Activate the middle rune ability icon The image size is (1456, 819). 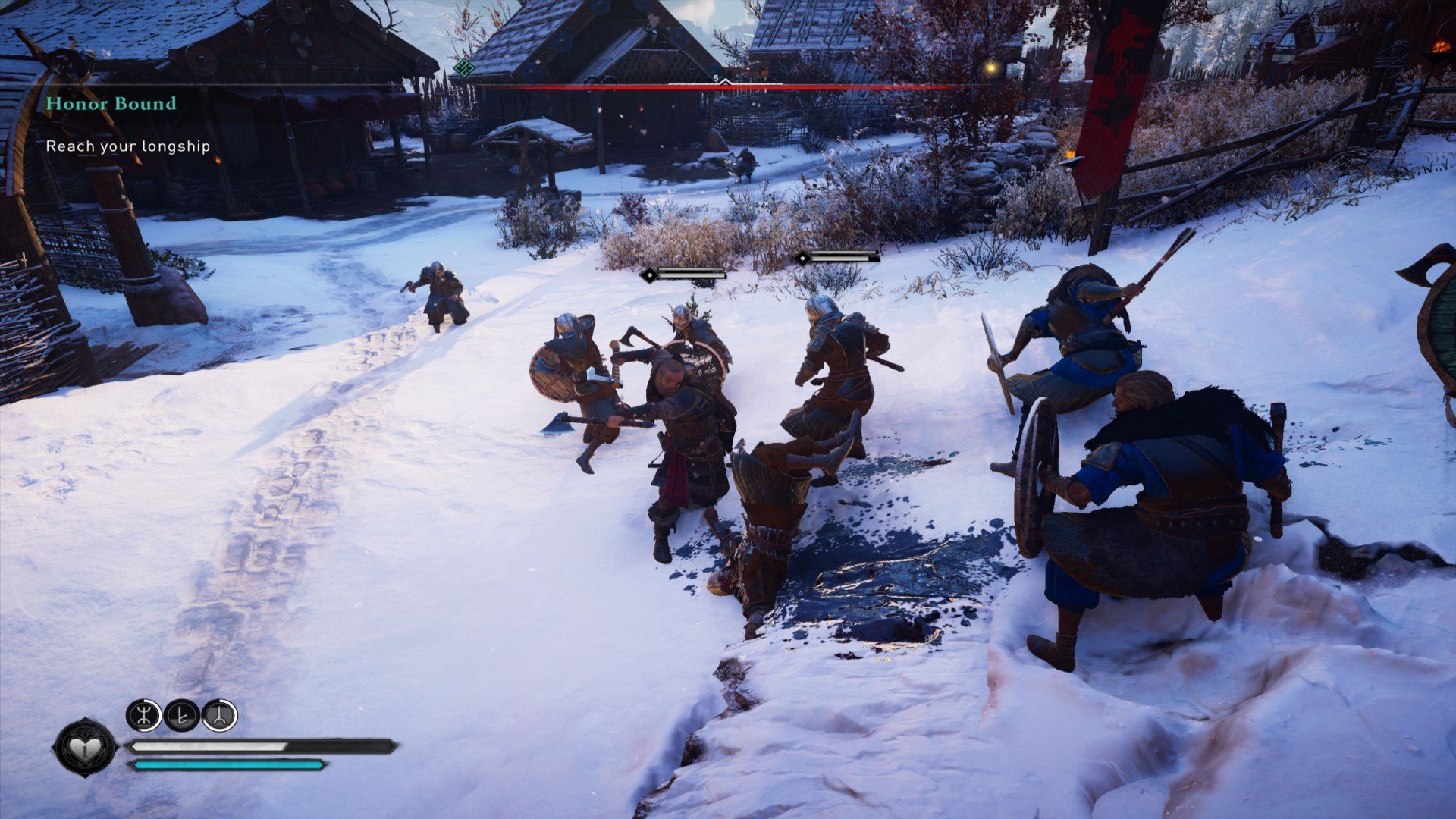[181, 715]
